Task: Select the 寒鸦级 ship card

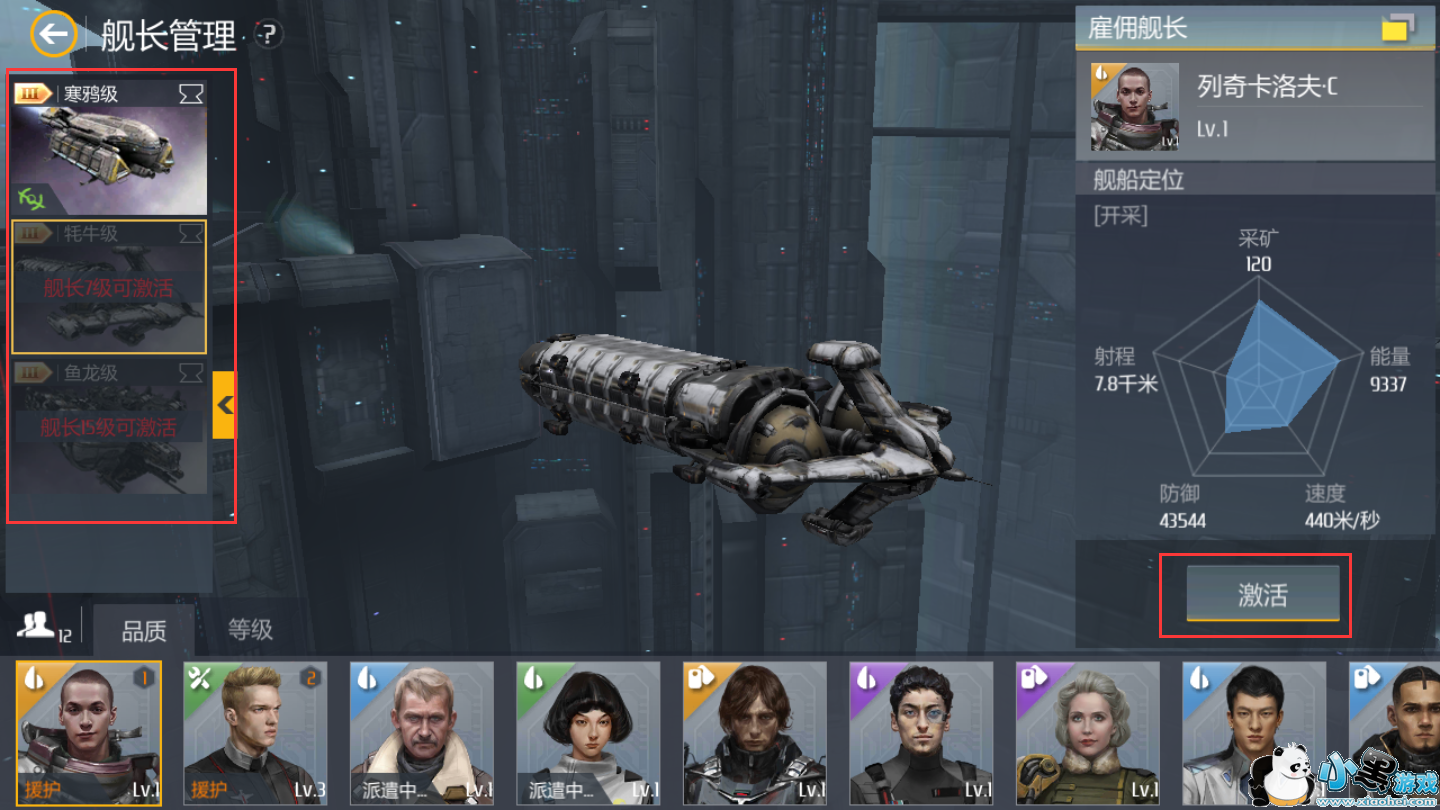Action: [x=109, y=148]
